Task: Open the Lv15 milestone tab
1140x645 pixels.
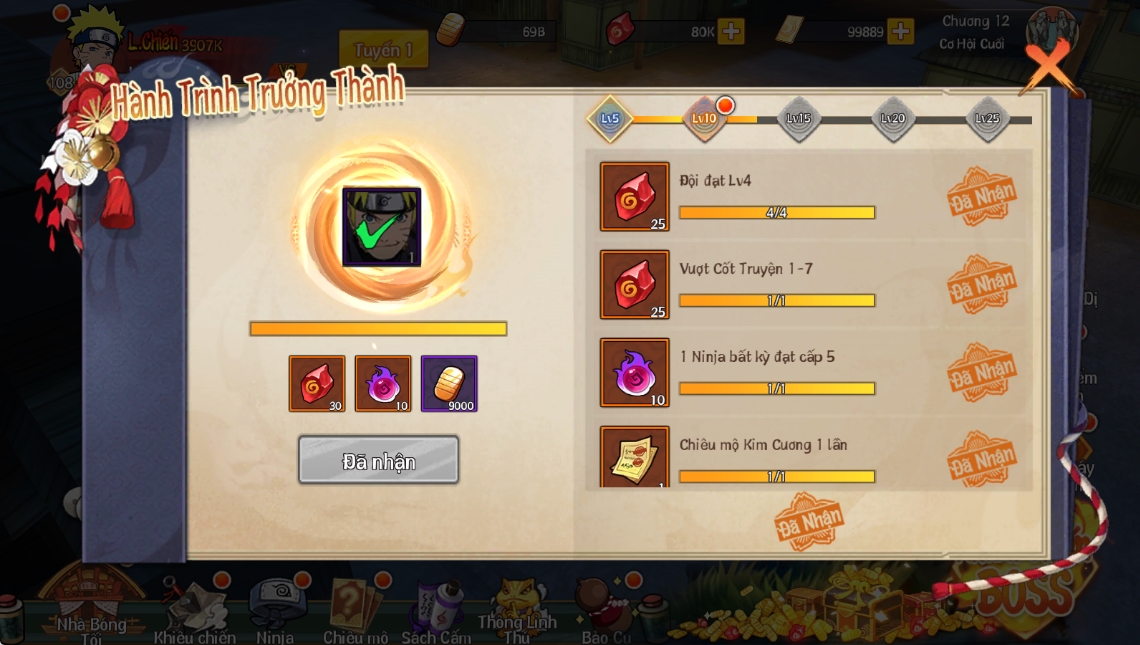Action: pos(798,119)
